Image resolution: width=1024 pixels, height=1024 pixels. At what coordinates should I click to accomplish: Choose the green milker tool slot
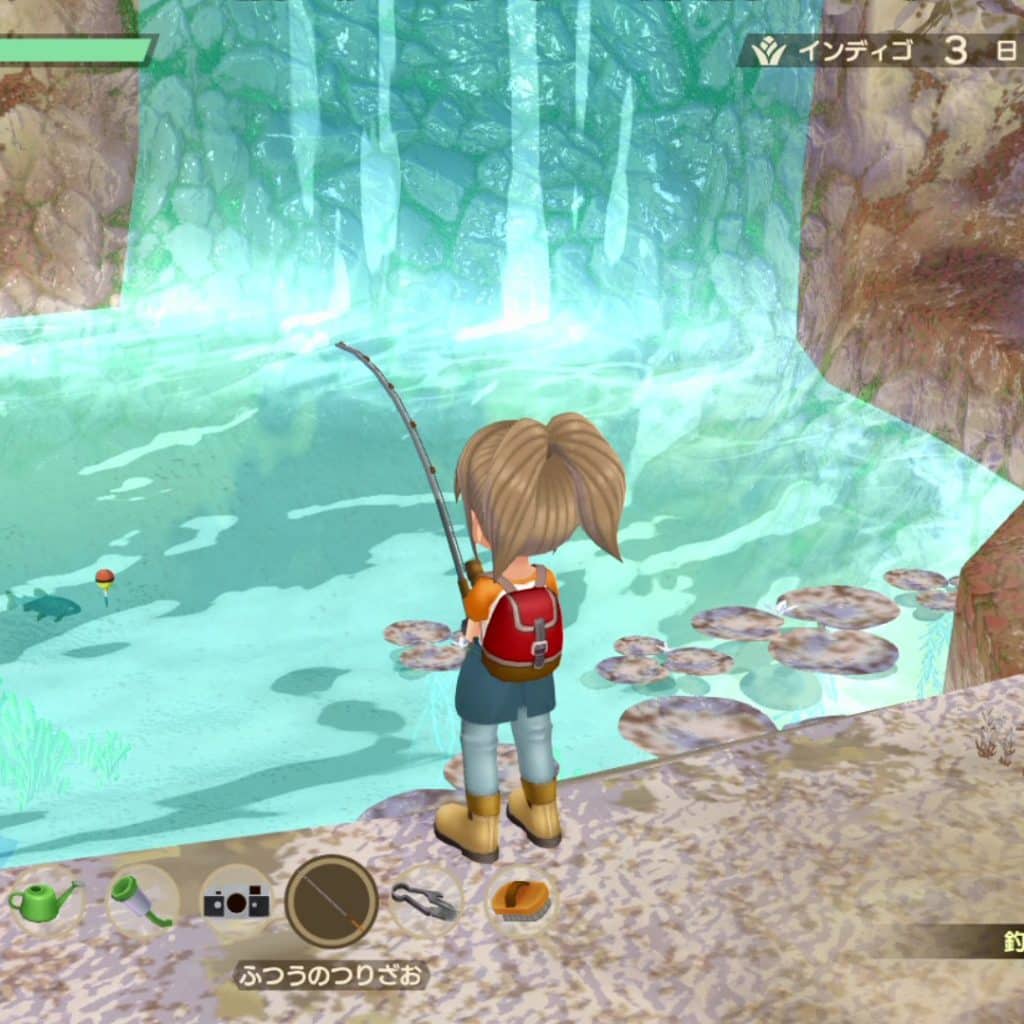[142, 901]
